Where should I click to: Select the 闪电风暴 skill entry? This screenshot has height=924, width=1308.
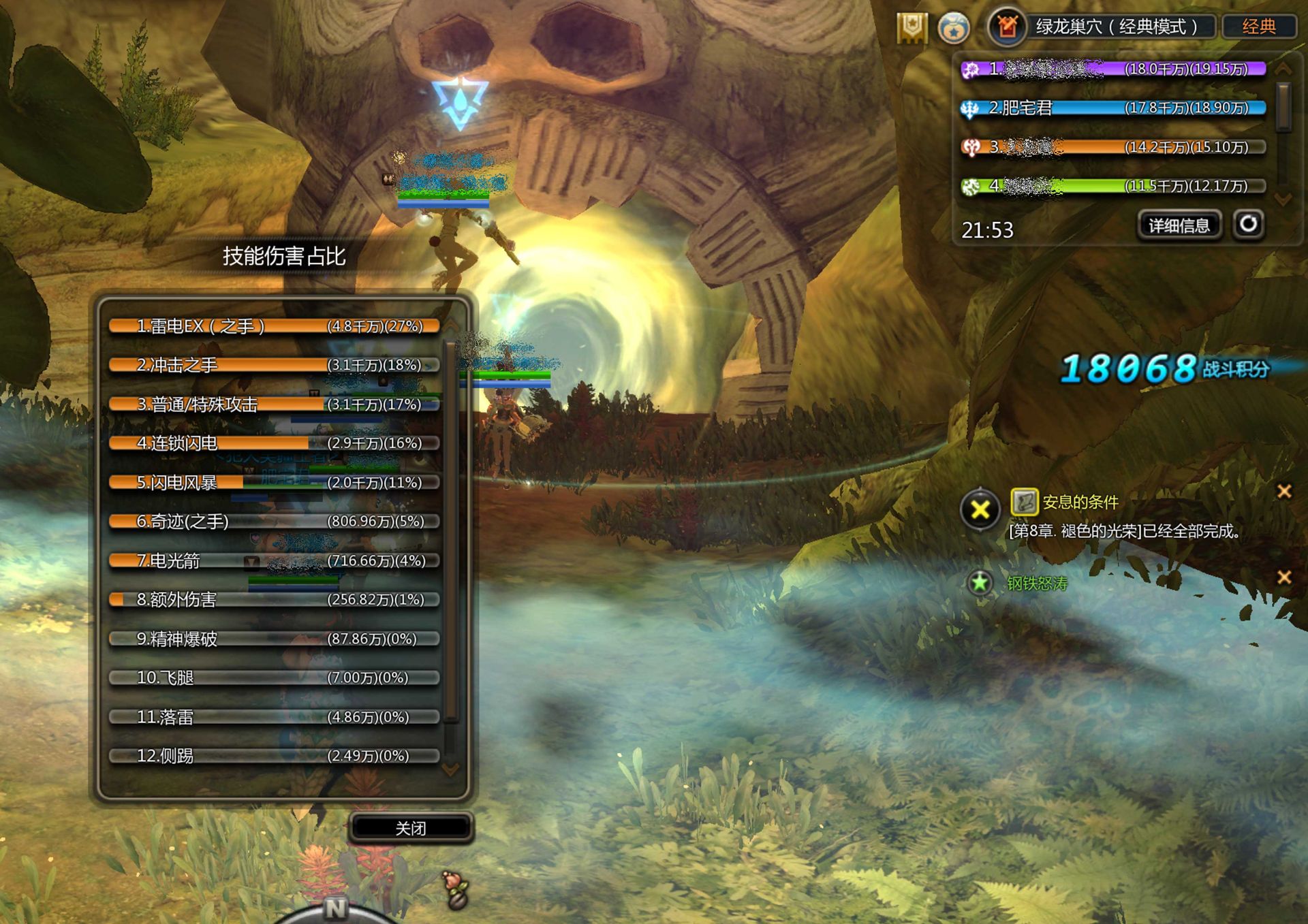[274, 483]
